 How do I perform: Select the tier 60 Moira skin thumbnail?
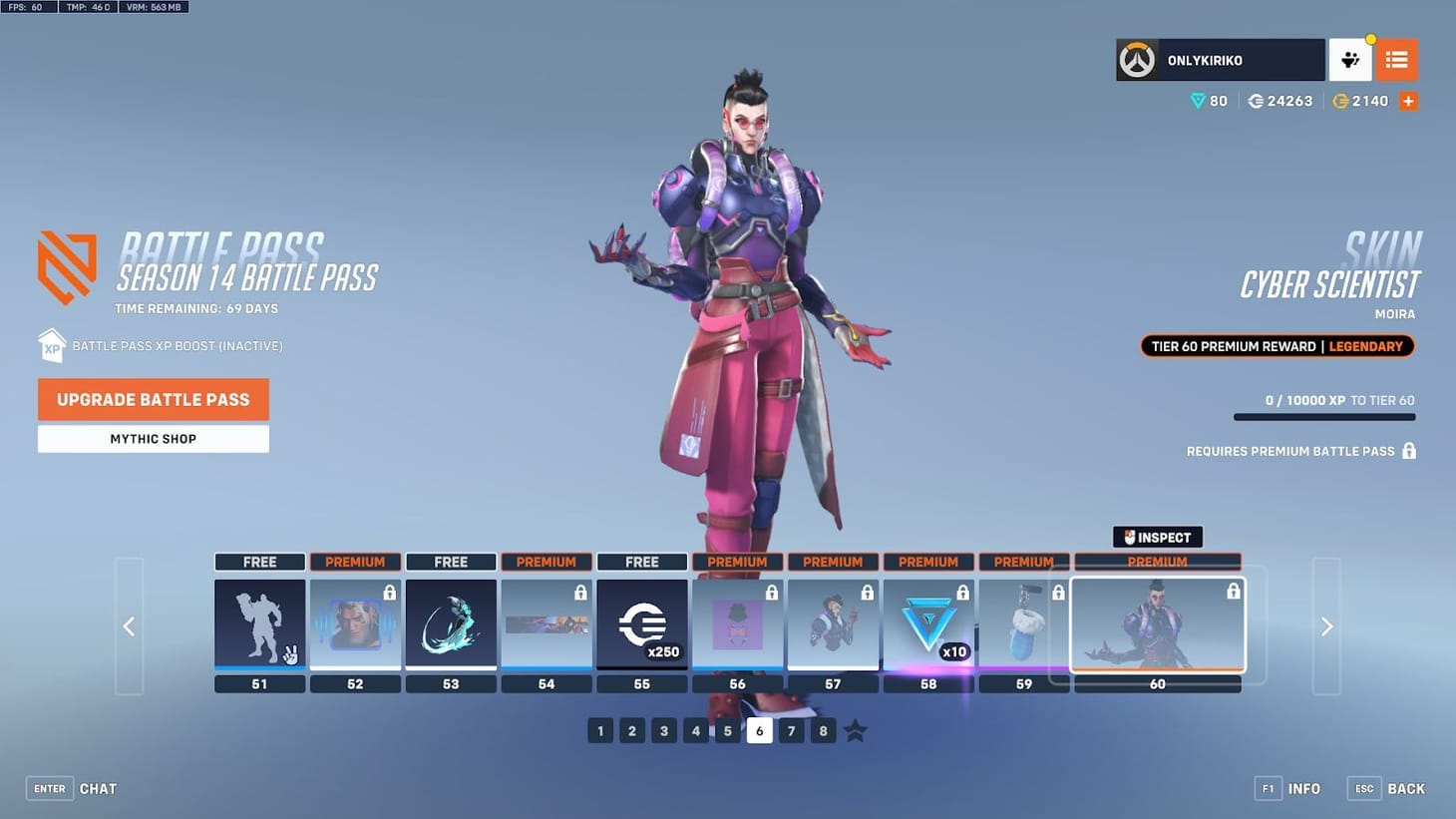(1157, 623)
